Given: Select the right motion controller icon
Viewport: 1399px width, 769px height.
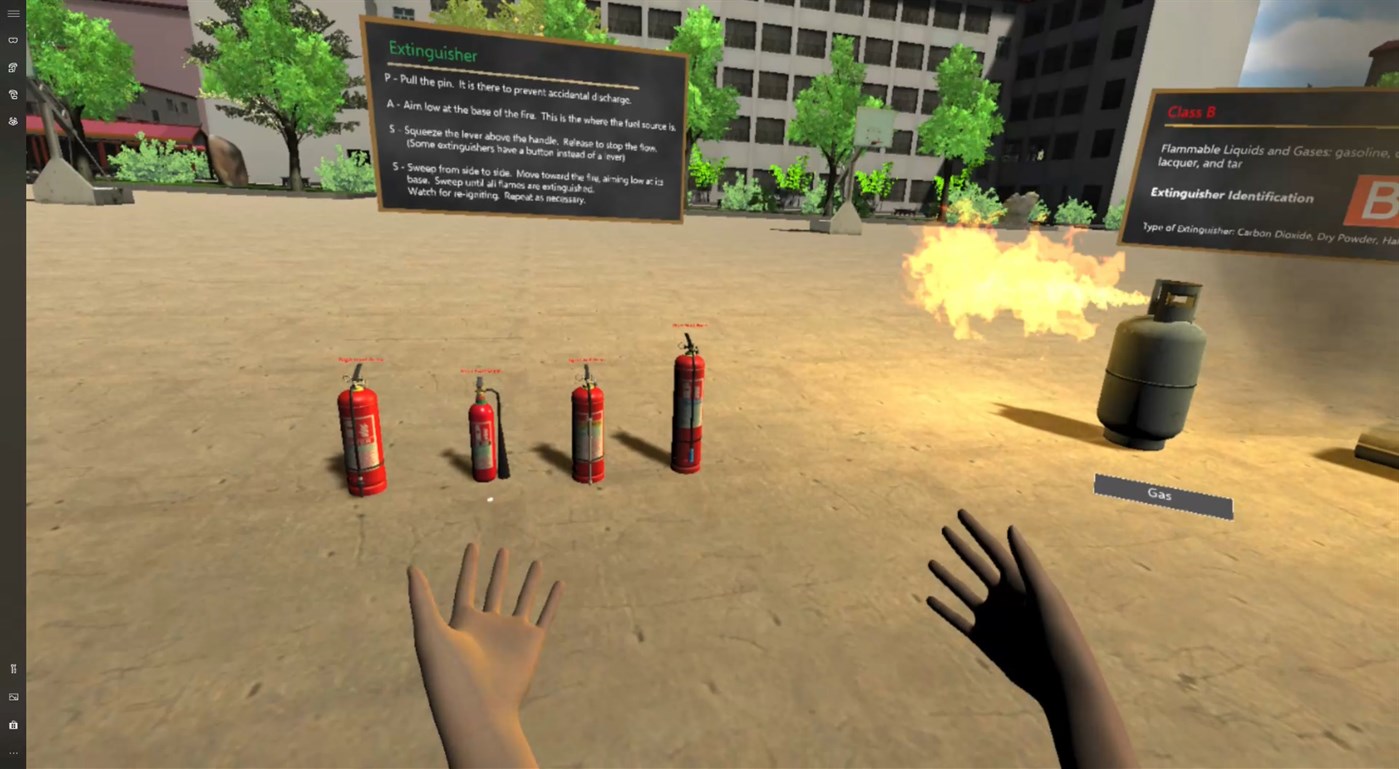Looking at the screenshot, I should pyautogui.click(x=13, y=94).
